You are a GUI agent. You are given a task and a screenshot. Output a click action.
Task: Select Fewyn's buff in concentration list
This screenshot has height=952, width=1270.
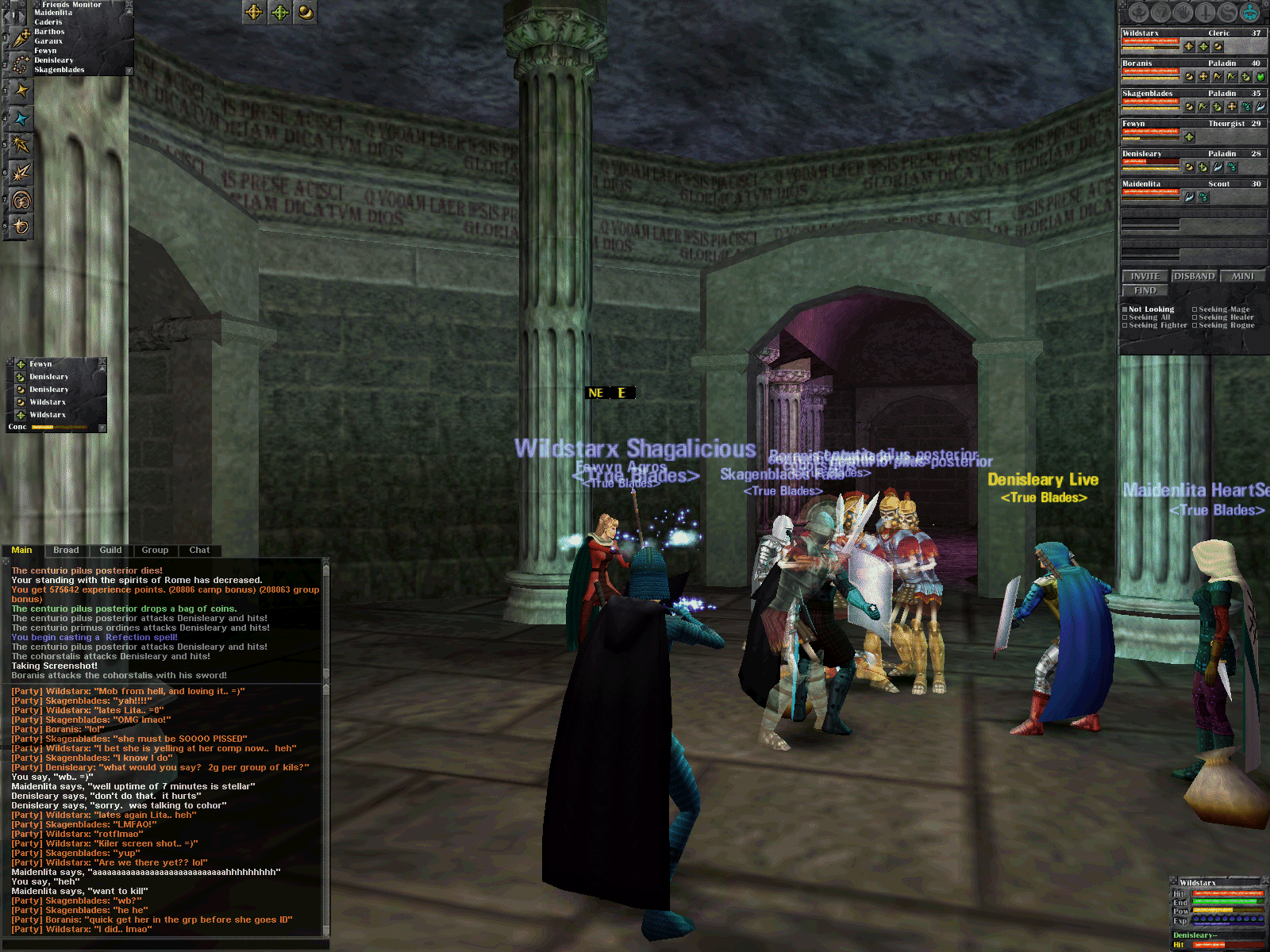click(40, 364)
